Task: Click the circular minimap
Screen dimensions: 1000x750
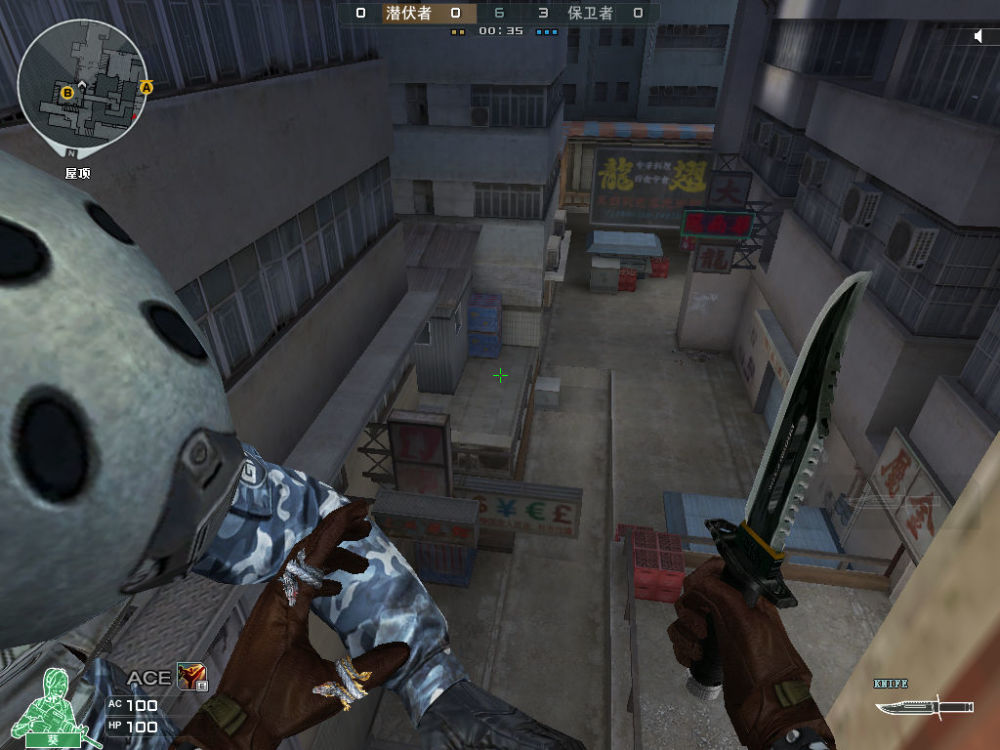Action: coord(84,84)
